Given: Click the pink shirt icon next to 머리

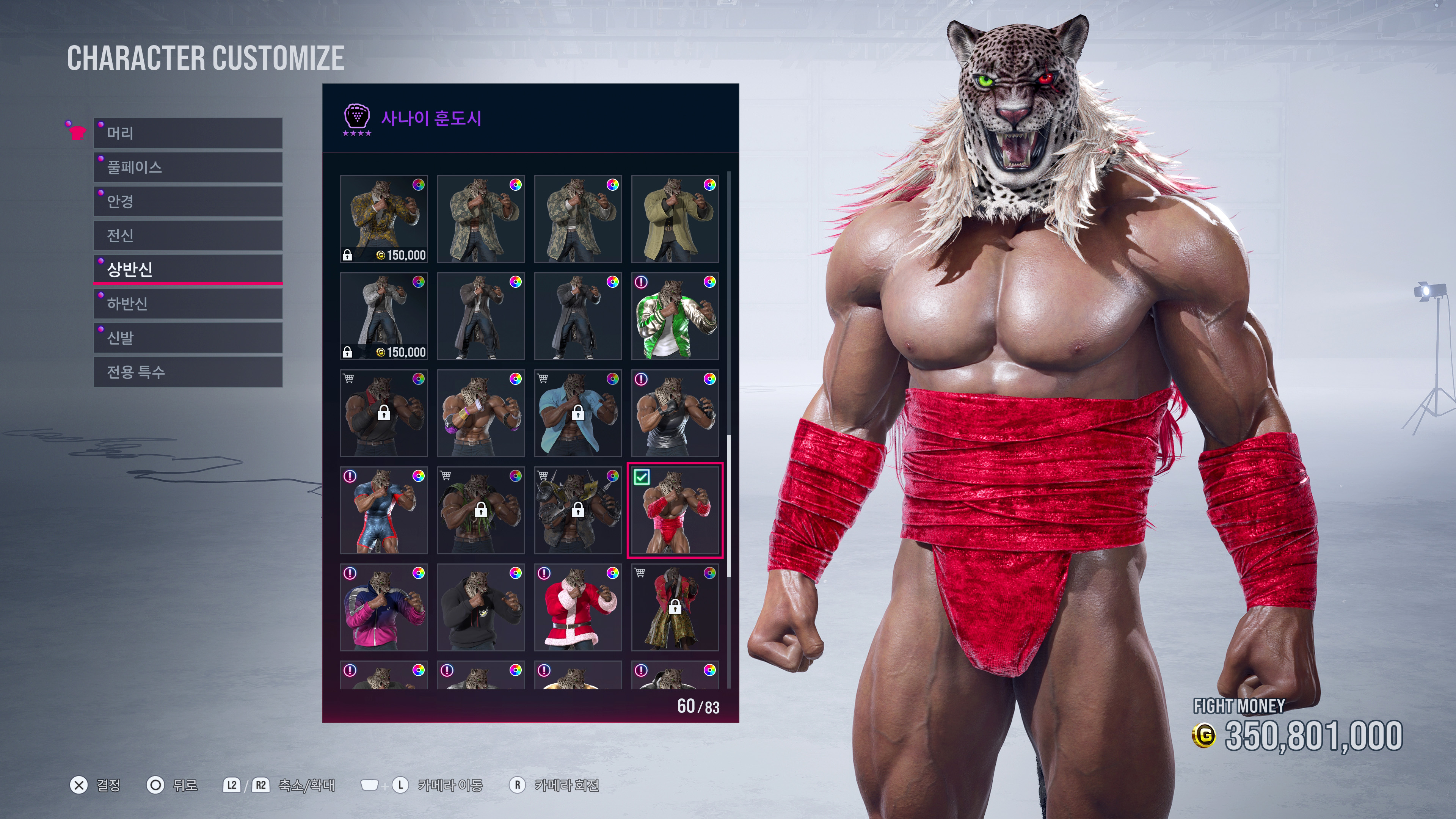Looking at the screenshot, I should tap(78, 133).
